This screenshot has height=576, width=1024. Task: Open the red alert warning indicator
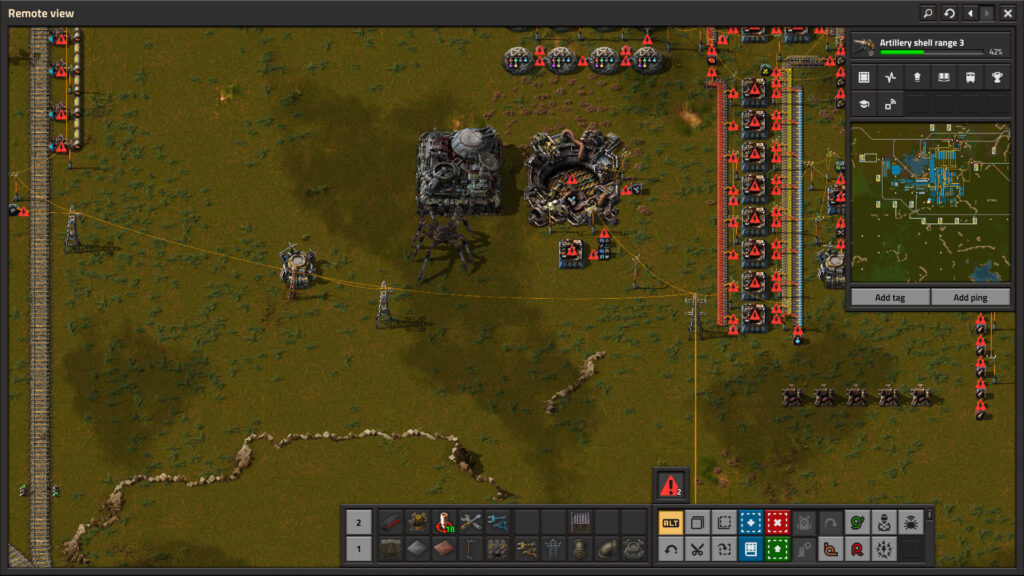point(670,485)
